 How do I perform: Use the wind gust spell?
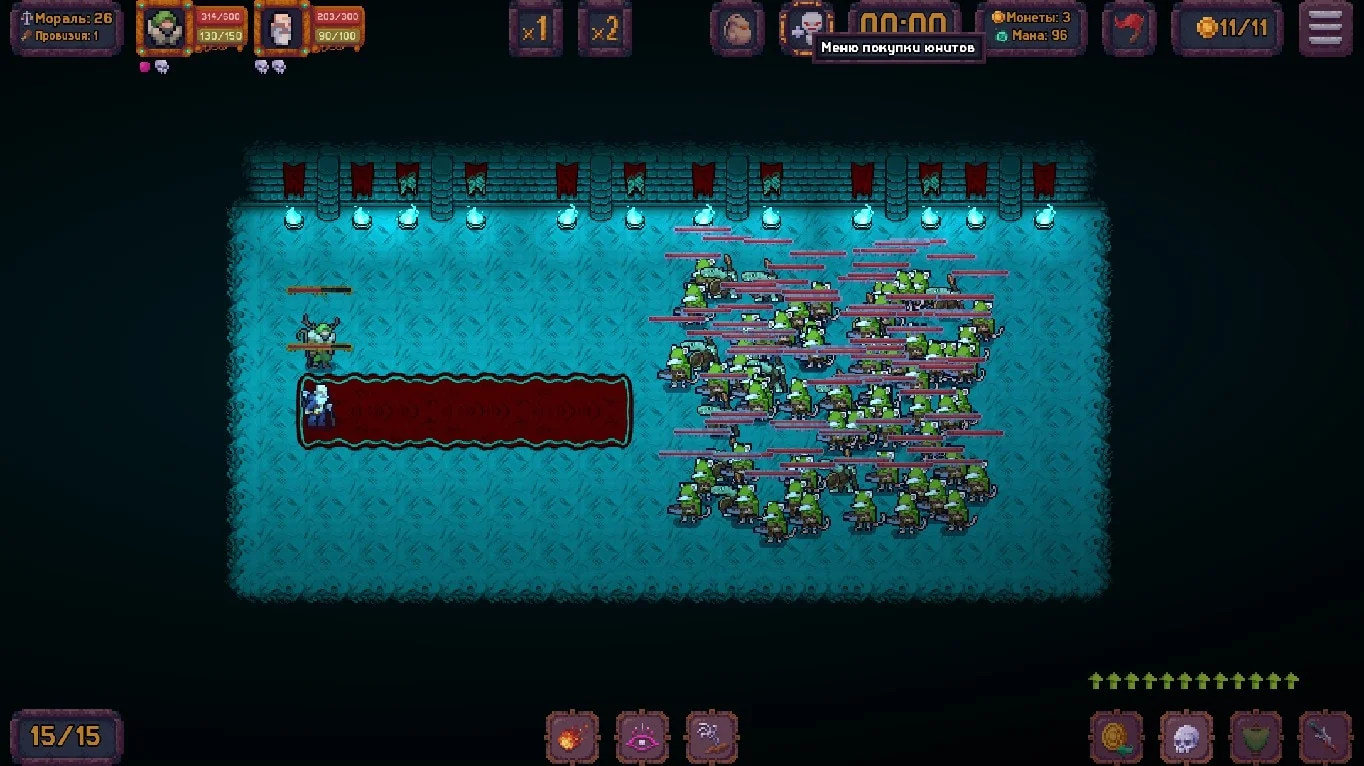tap(712, 738)
